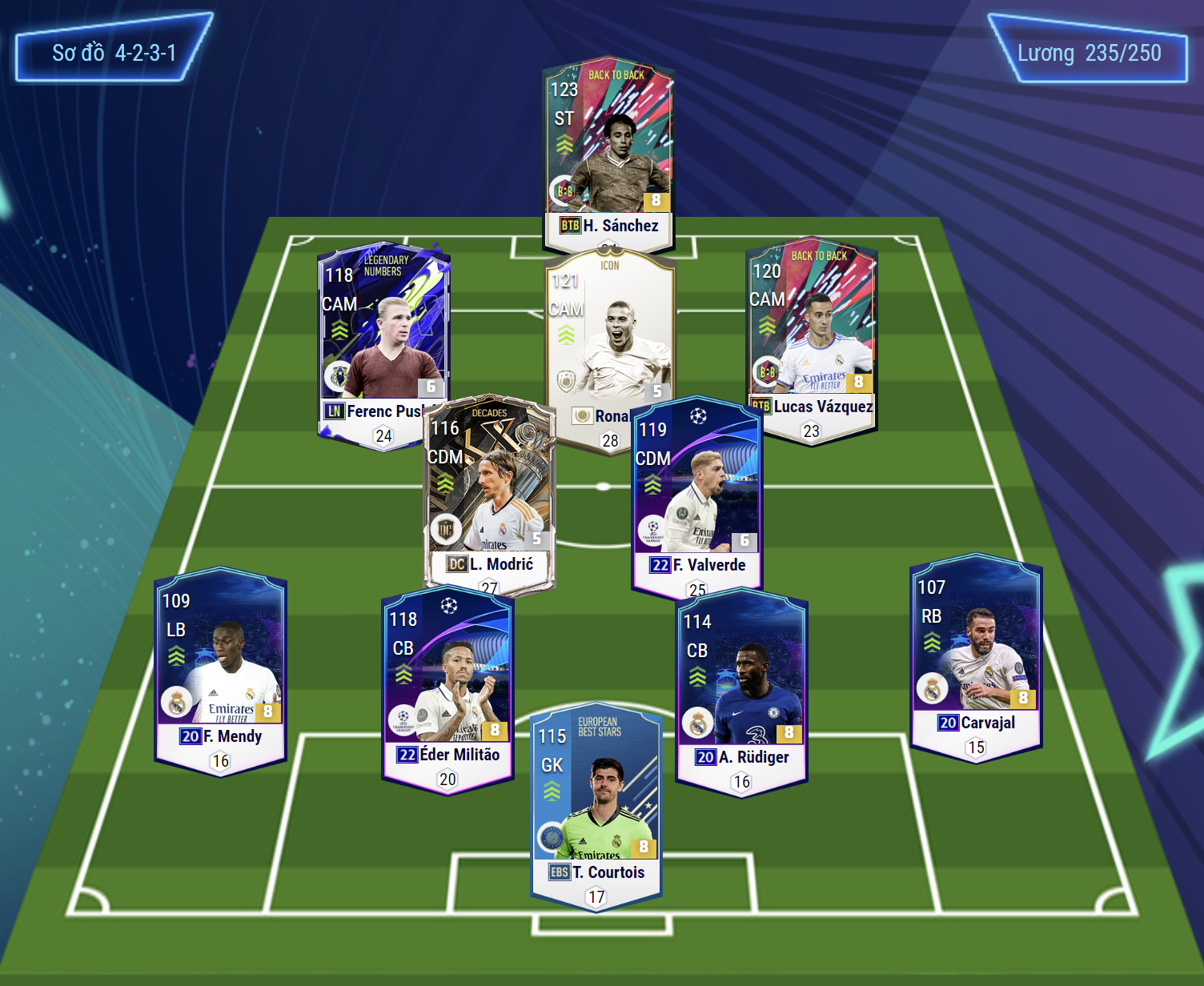Open the 4-2-3-1 formation selector

(x=114, y=53)
